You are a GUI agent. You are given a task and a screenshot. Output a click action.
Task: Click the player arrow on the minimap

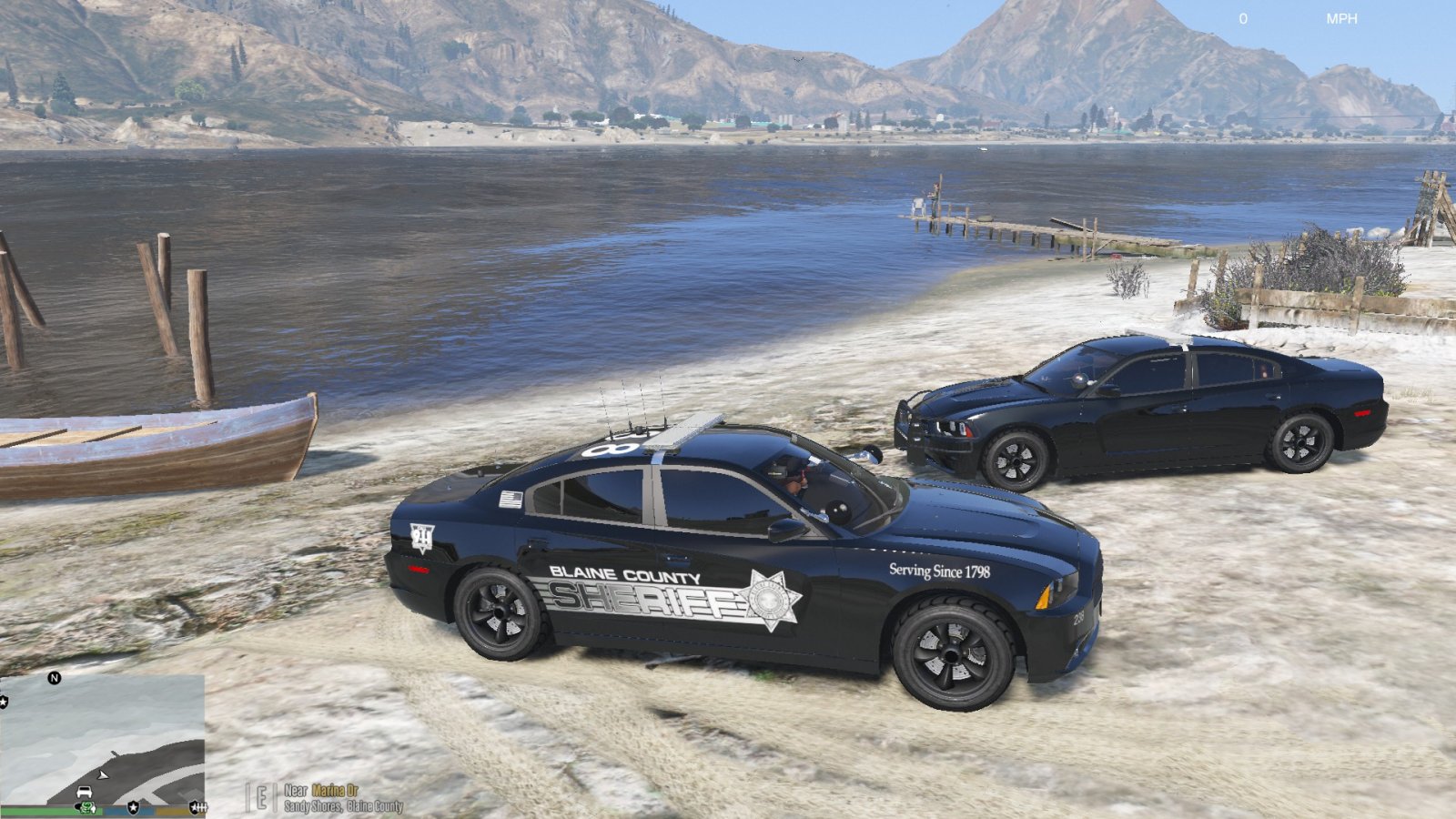[x=103, y=774]
